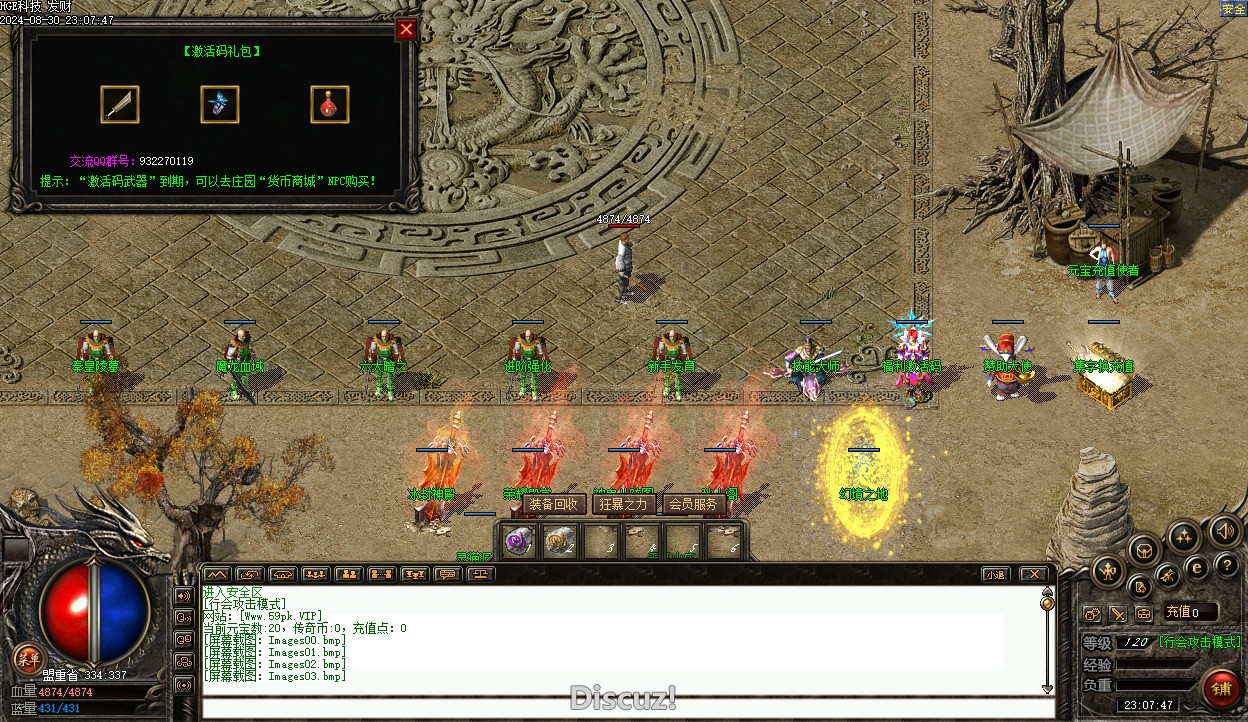Open the red 铺 shop button

pos(1221,688)
